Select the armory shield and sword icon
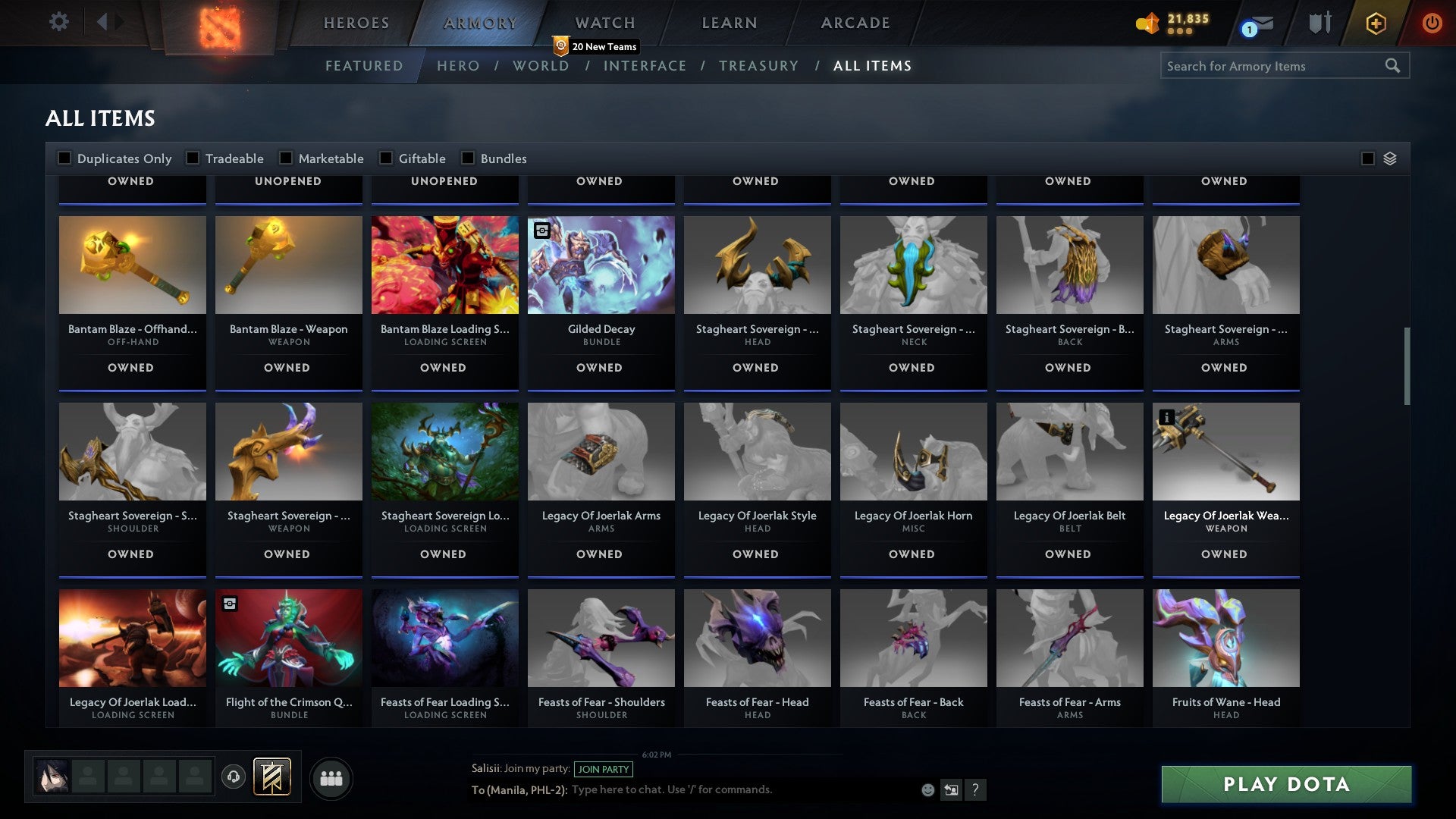The height and width of the screenshot is (819, 1456). [1319, 24]
